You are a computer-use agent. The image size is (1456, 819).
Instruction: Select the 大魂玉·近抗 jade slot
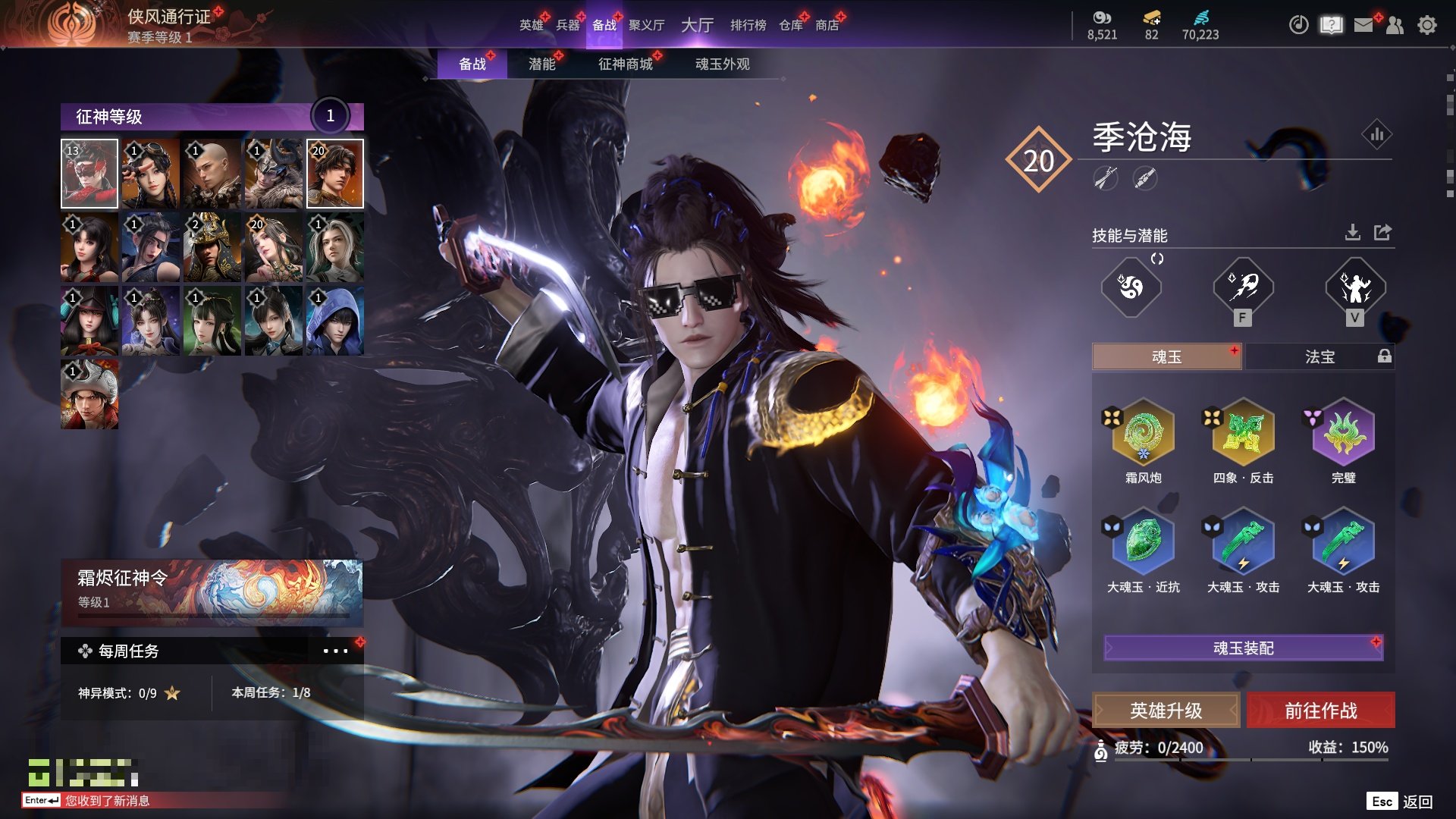point(1143,543)
